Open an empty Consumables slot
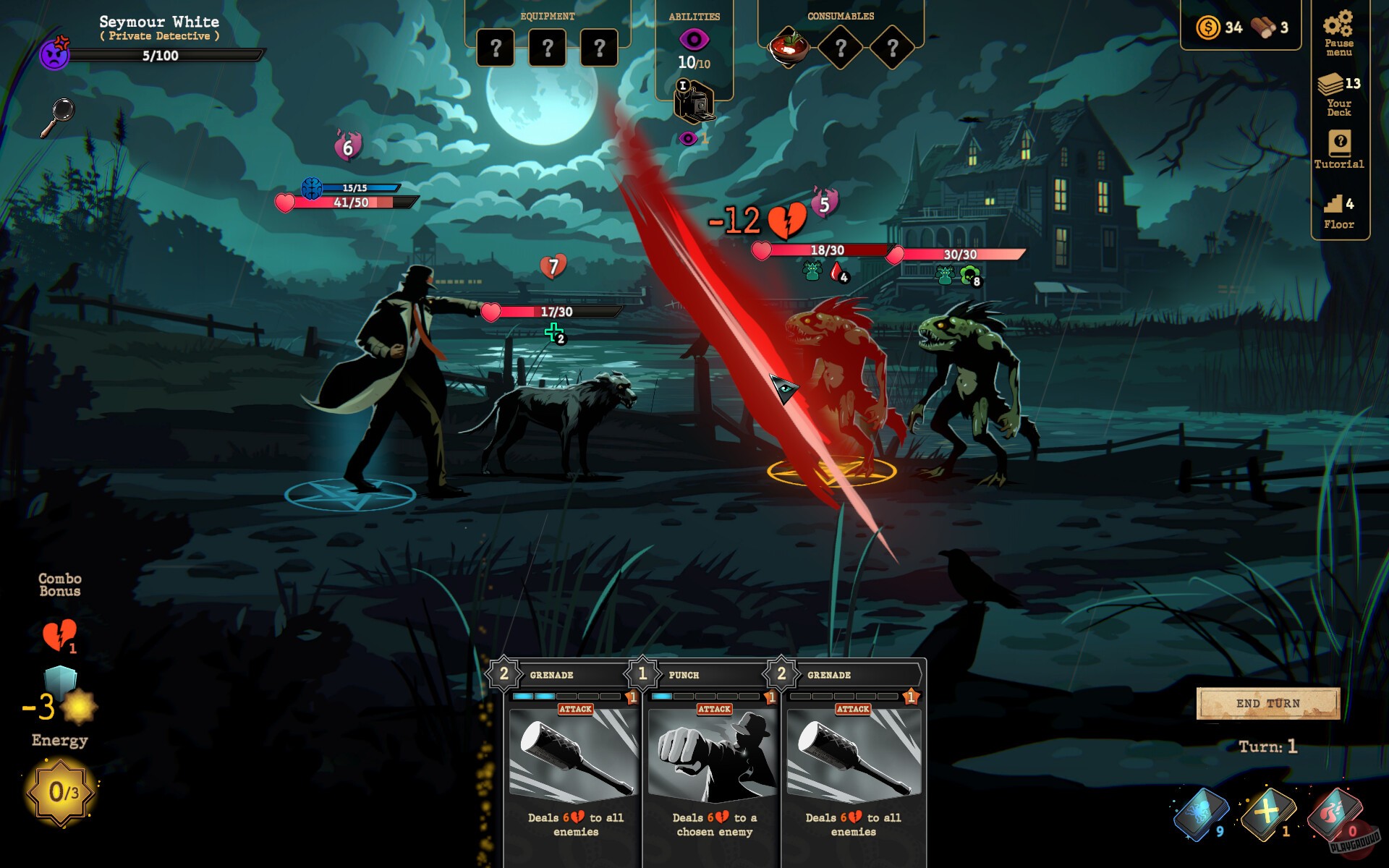This screenshot has width=1389, height=868. coord(841,47)
